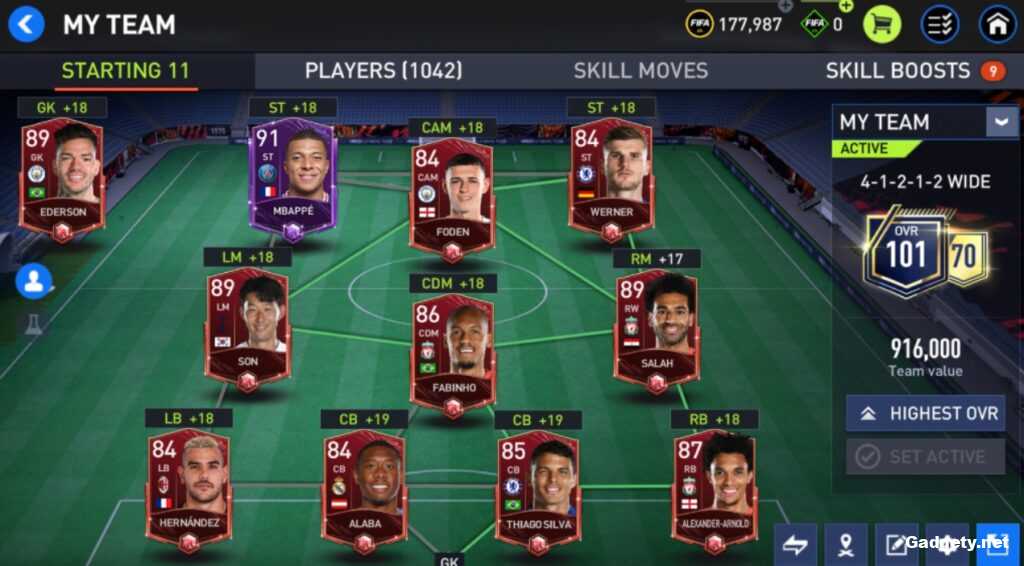Return to the home screen icon

997,24
